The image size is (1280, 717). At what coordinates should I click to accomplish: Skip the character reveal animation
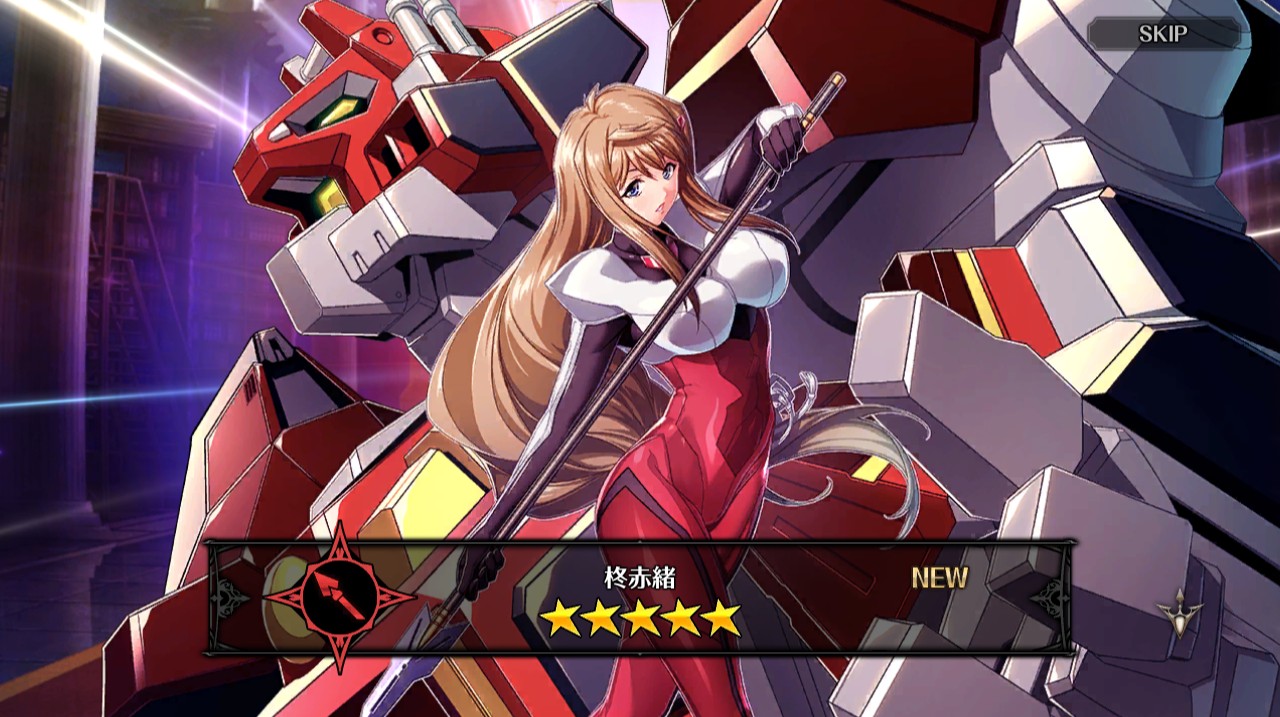point(1163,34)
